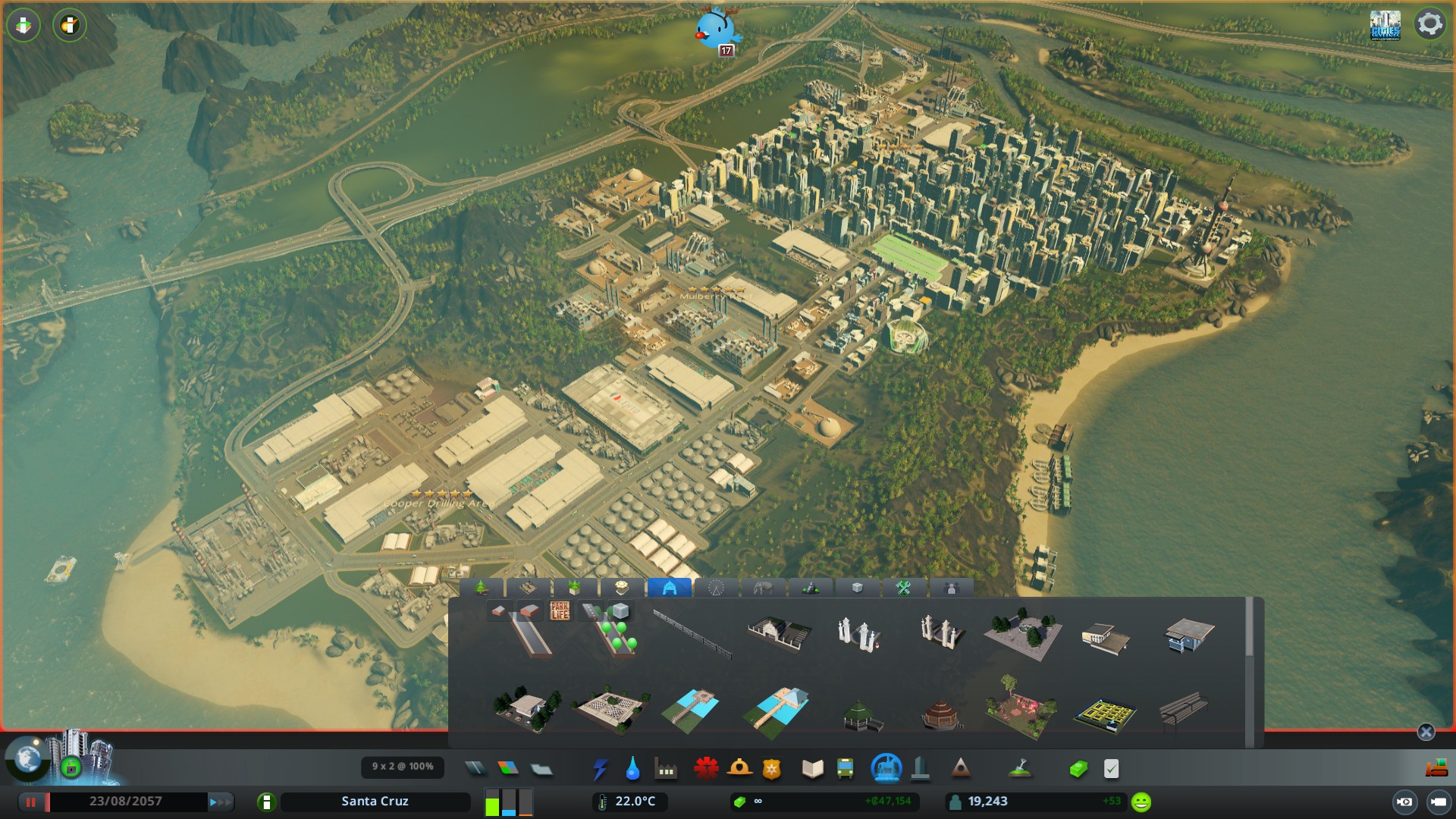The height and width of the screenshot is (819, 1456).
Task: Switch to the elephant zoo tab
Action: (x=763, y=588)
